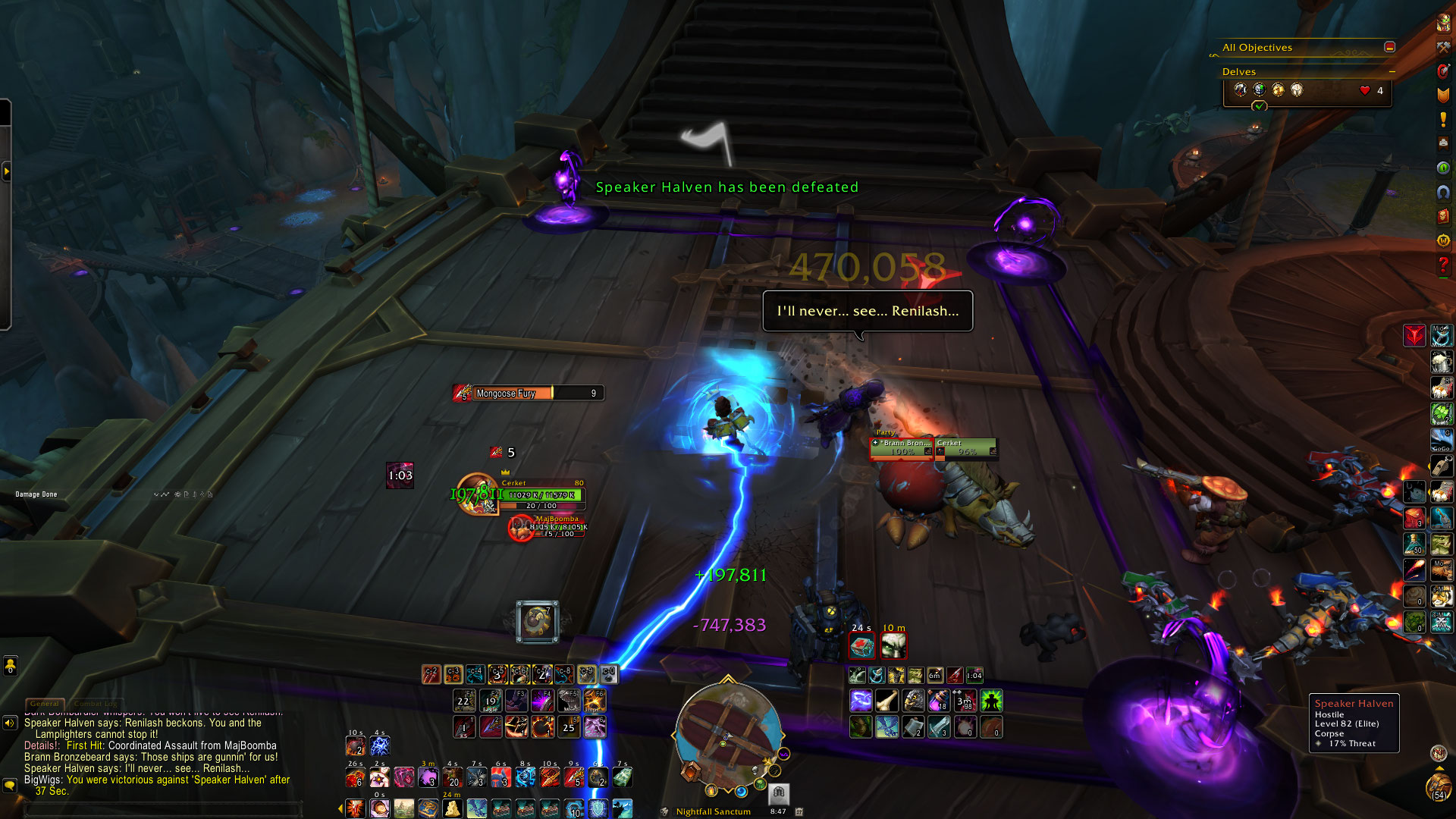Viewport: 1456px width, 819px height.
Task: Select Brann Bronzebeard's party frame
Action: click(902, 448)
